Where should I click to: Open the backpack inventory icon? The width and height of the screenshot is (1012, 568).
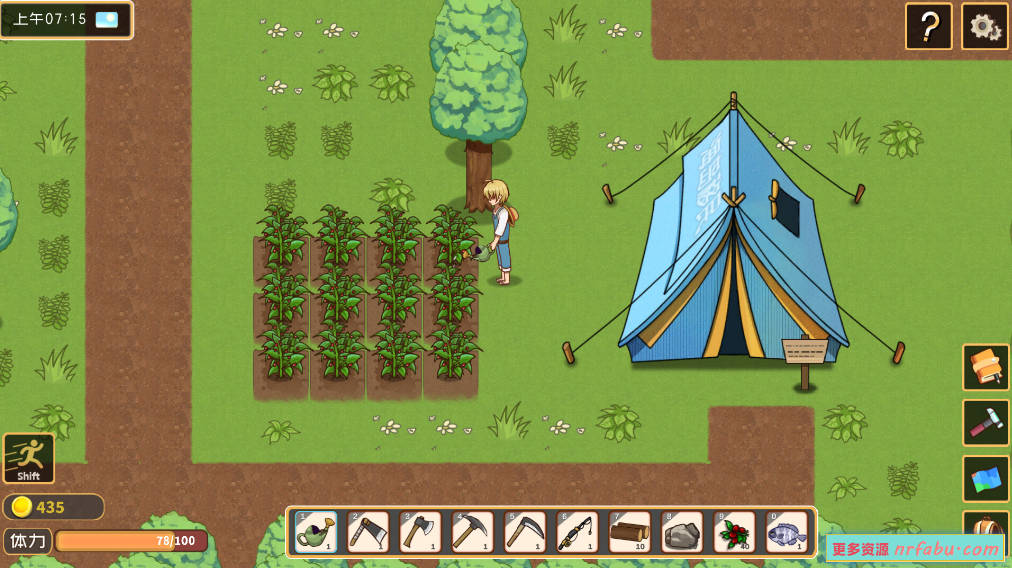pos(986,530)
